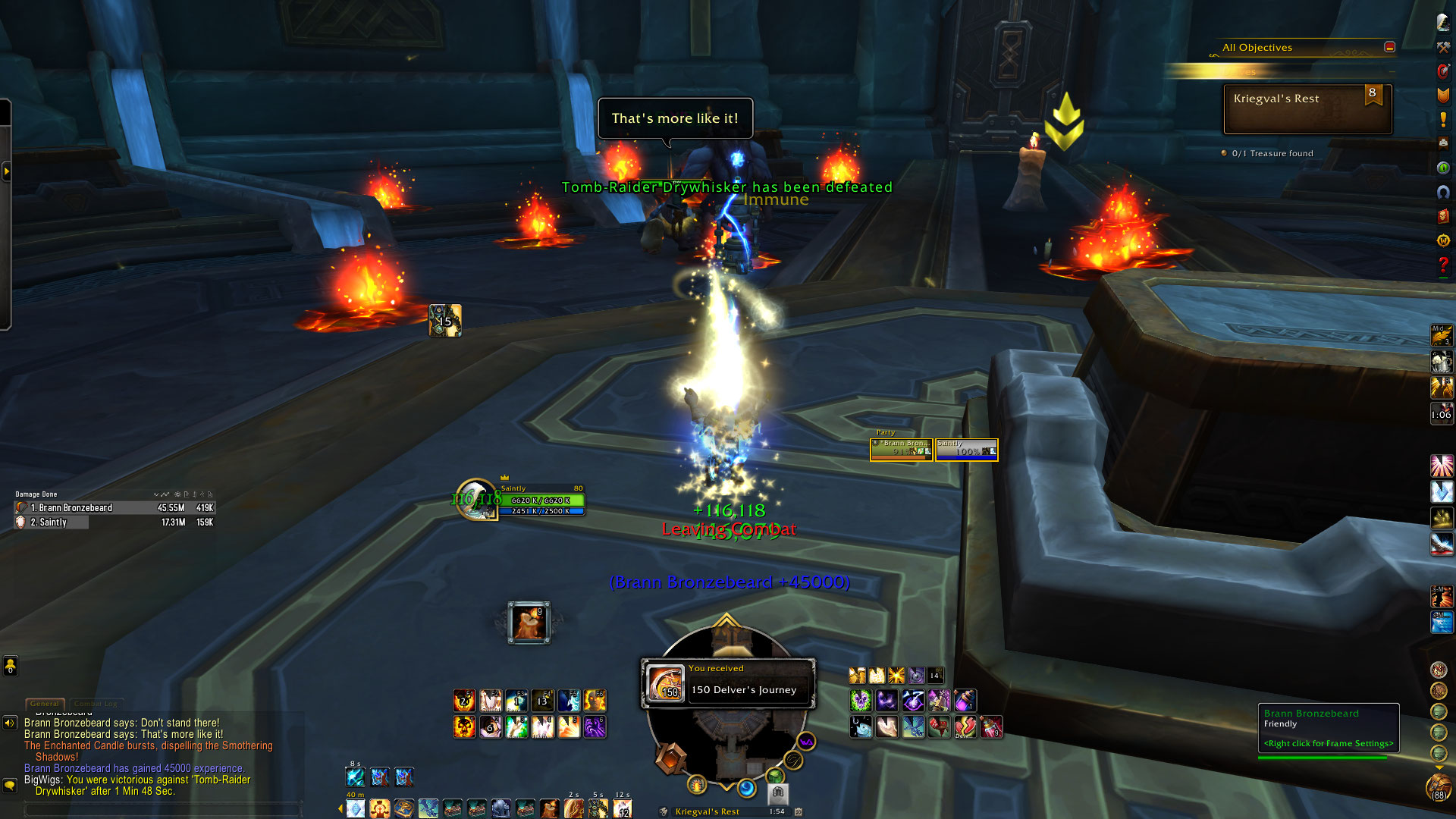Use the broken red heart ability
The height and width of the screenshot is (819, 1456).
[x=965, y=727]
